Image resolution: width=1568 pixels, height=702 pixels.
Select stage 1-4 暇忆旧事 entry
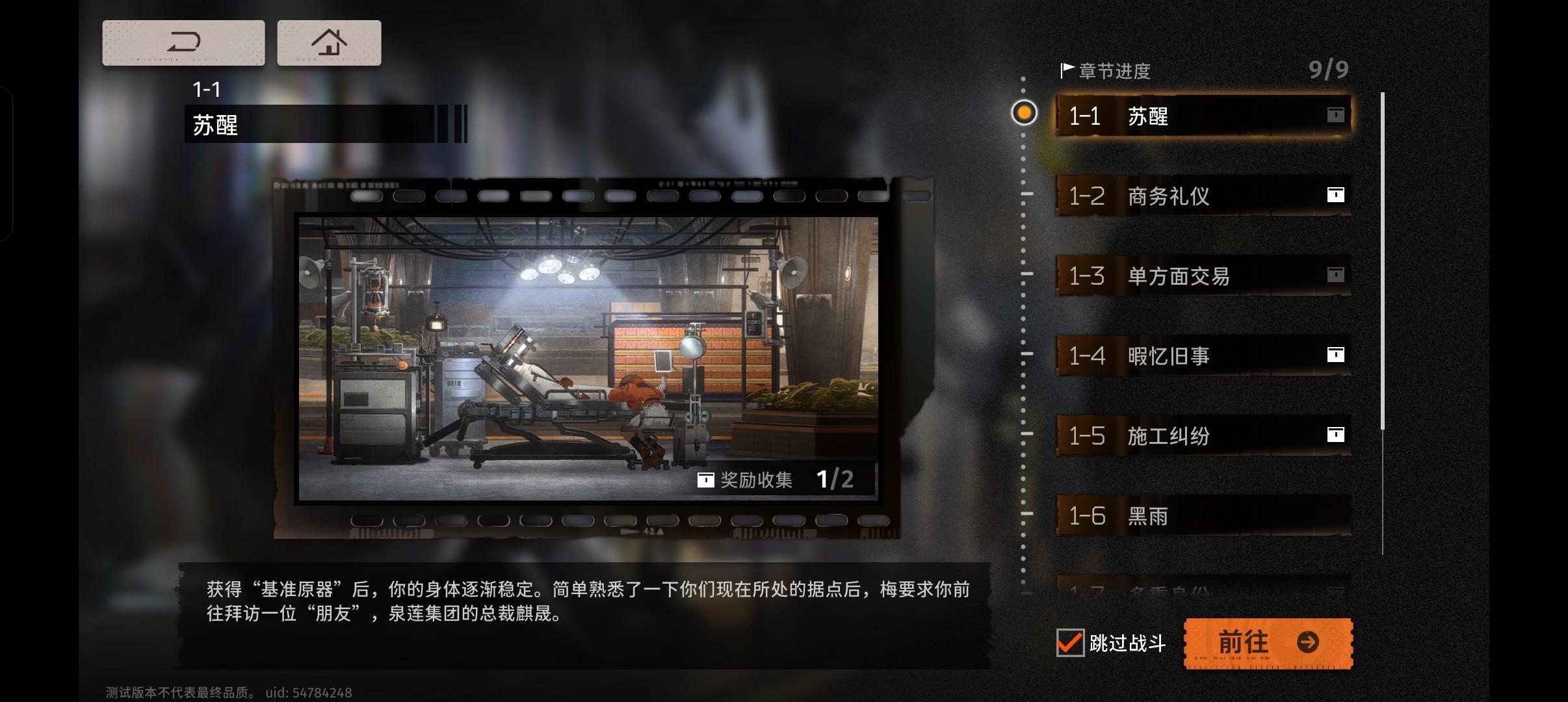(x=1203, y=354)
